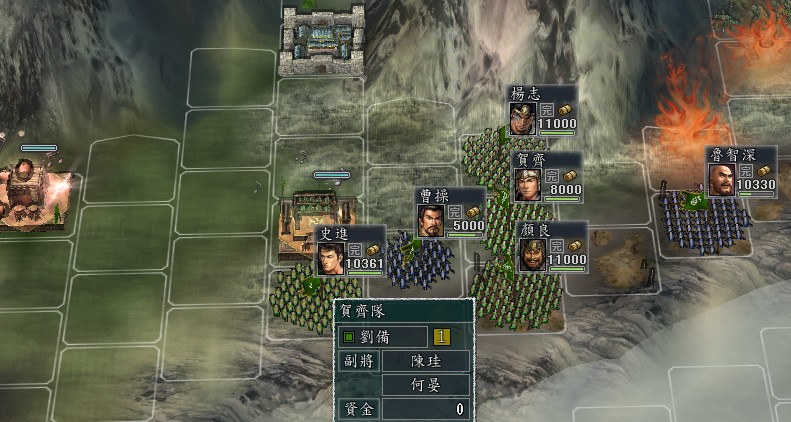791x422 pixels.
Task: Select the 魯智深 unit plate
Action: click(x=741, y=173)
